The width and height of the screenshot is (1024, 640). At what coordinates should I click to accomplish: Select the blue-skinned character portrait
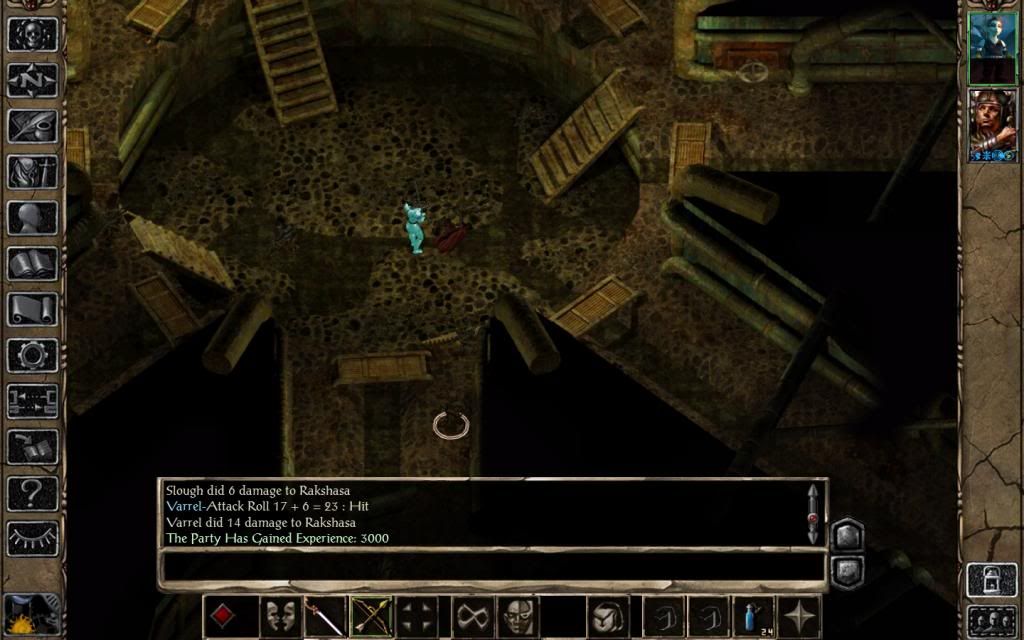[x=992, y=47]
